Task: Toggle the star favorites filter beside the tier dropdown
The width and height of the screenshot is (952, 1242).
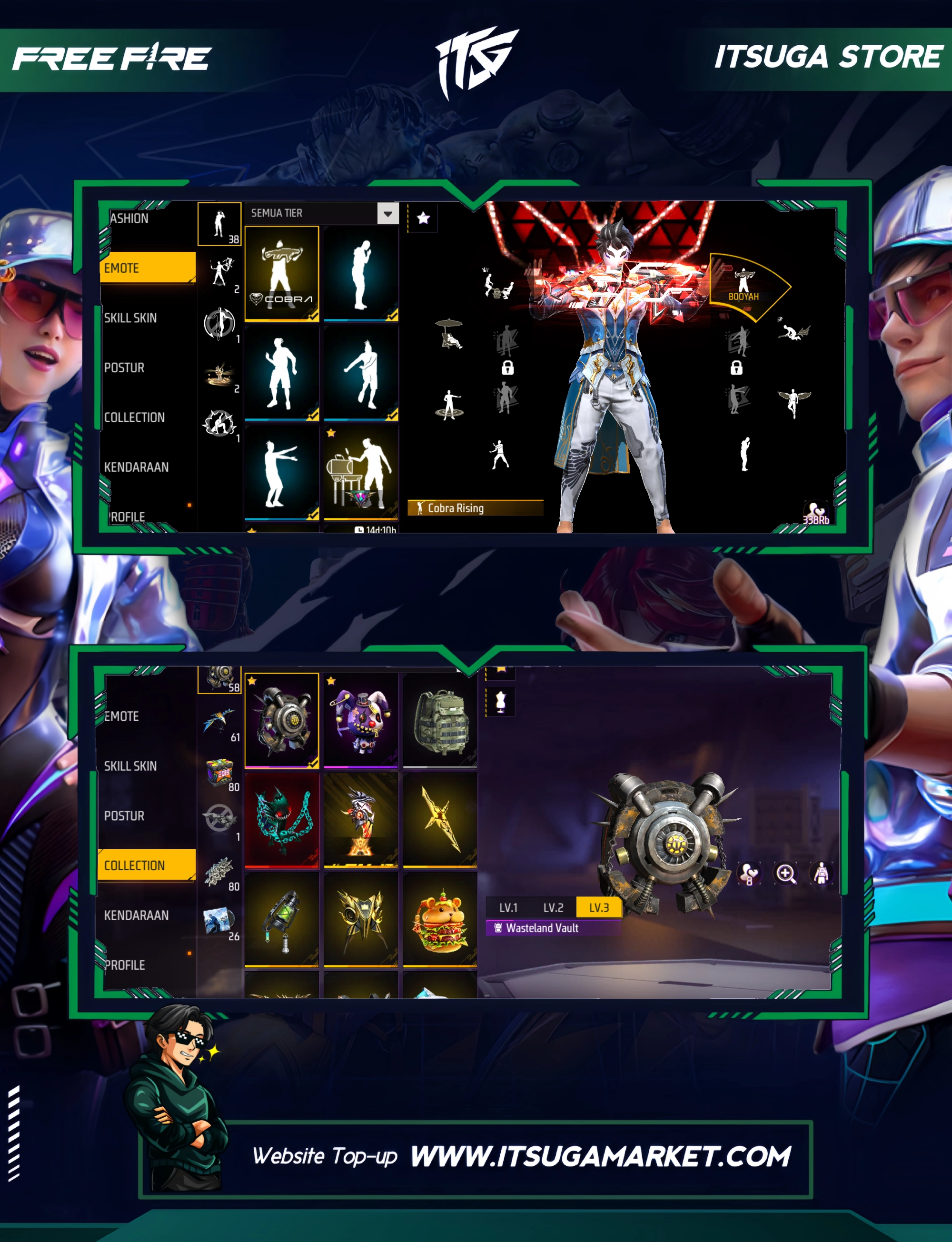Action: coord(423,218)
